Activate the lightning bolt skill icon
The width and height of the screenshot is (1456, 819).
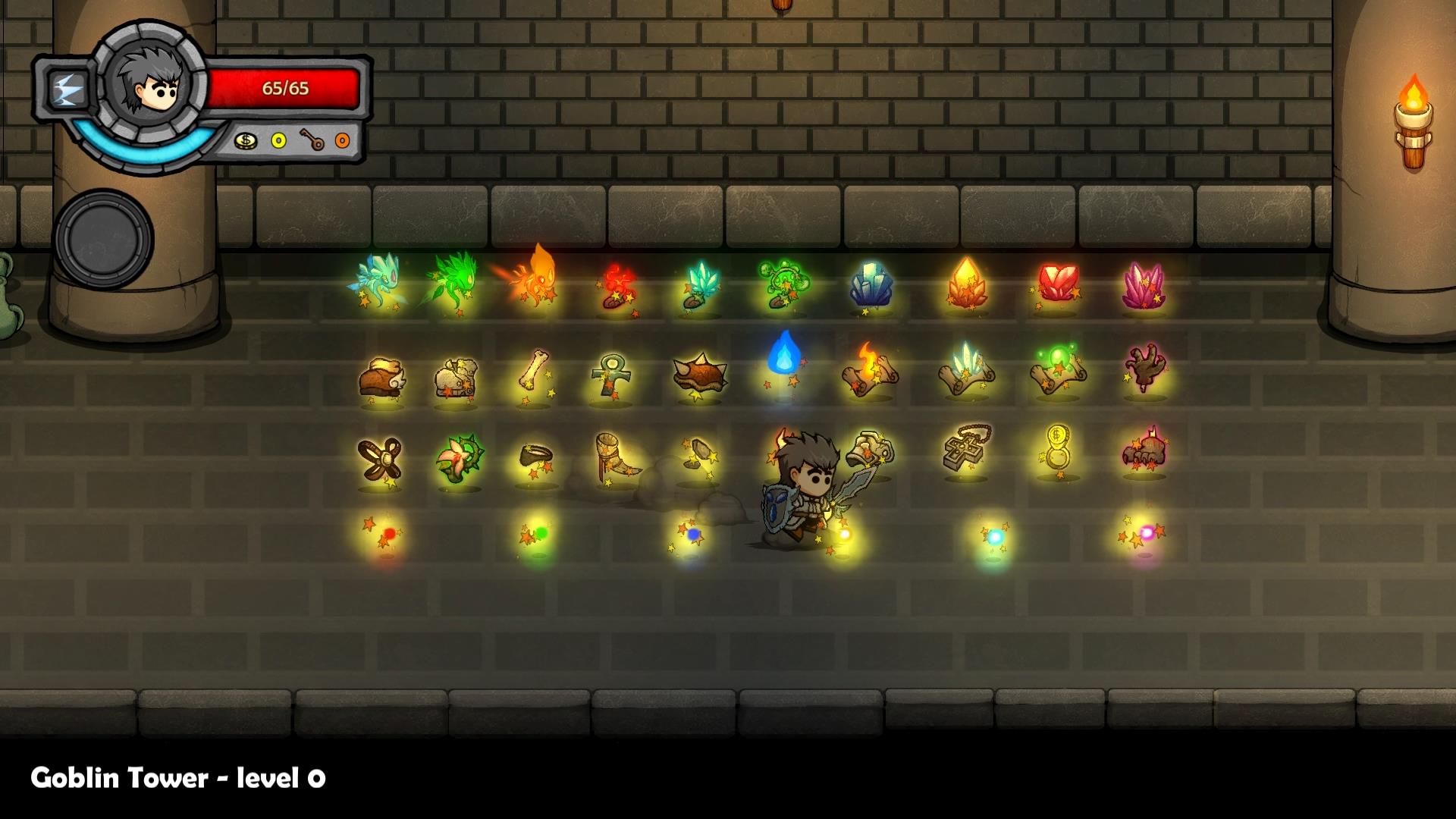(67, 90)
